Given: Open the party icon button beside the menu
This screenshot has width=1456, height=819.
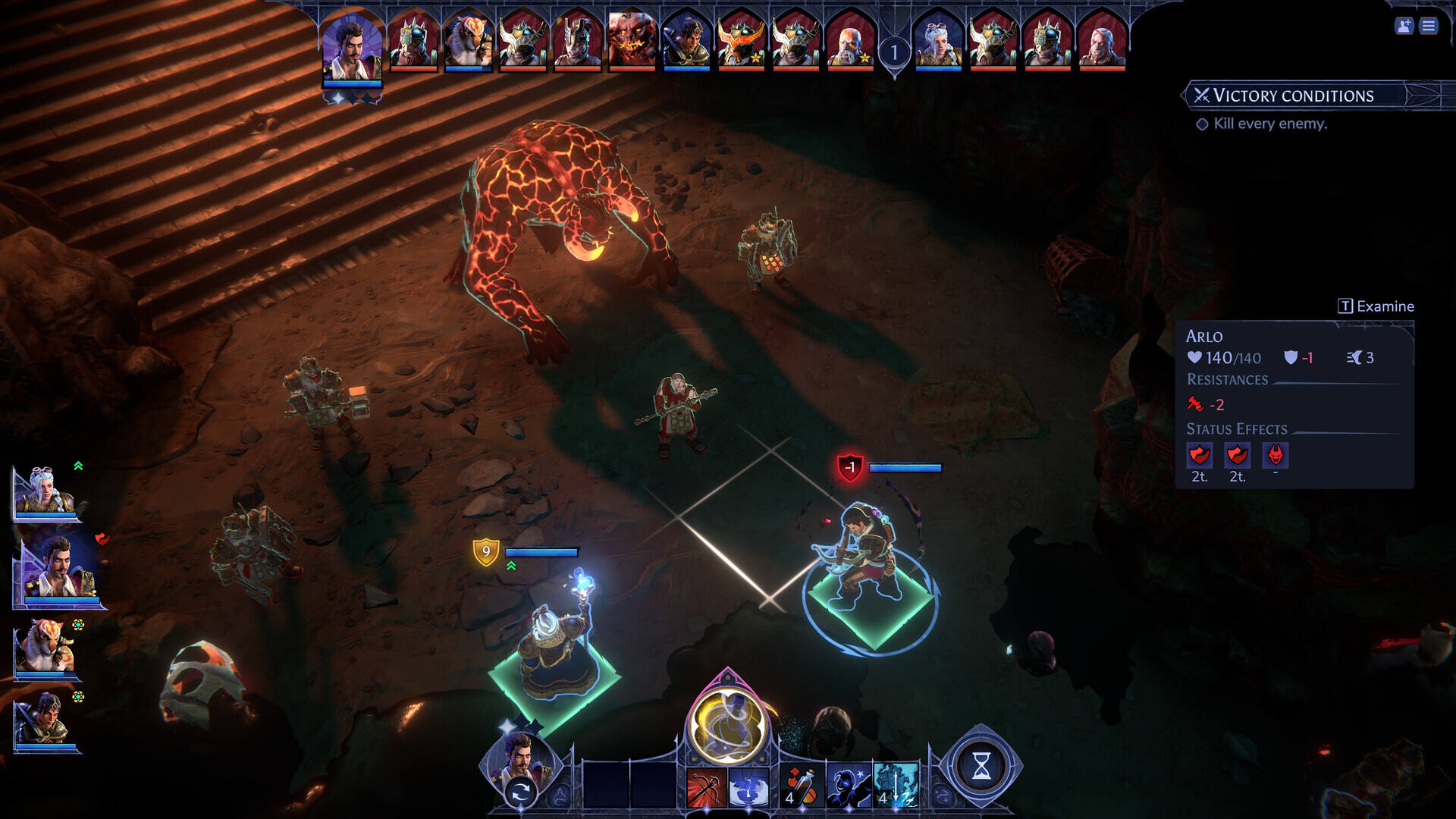Looking at the screenshot, I should pyautogui.click(x=1404, y=26).
